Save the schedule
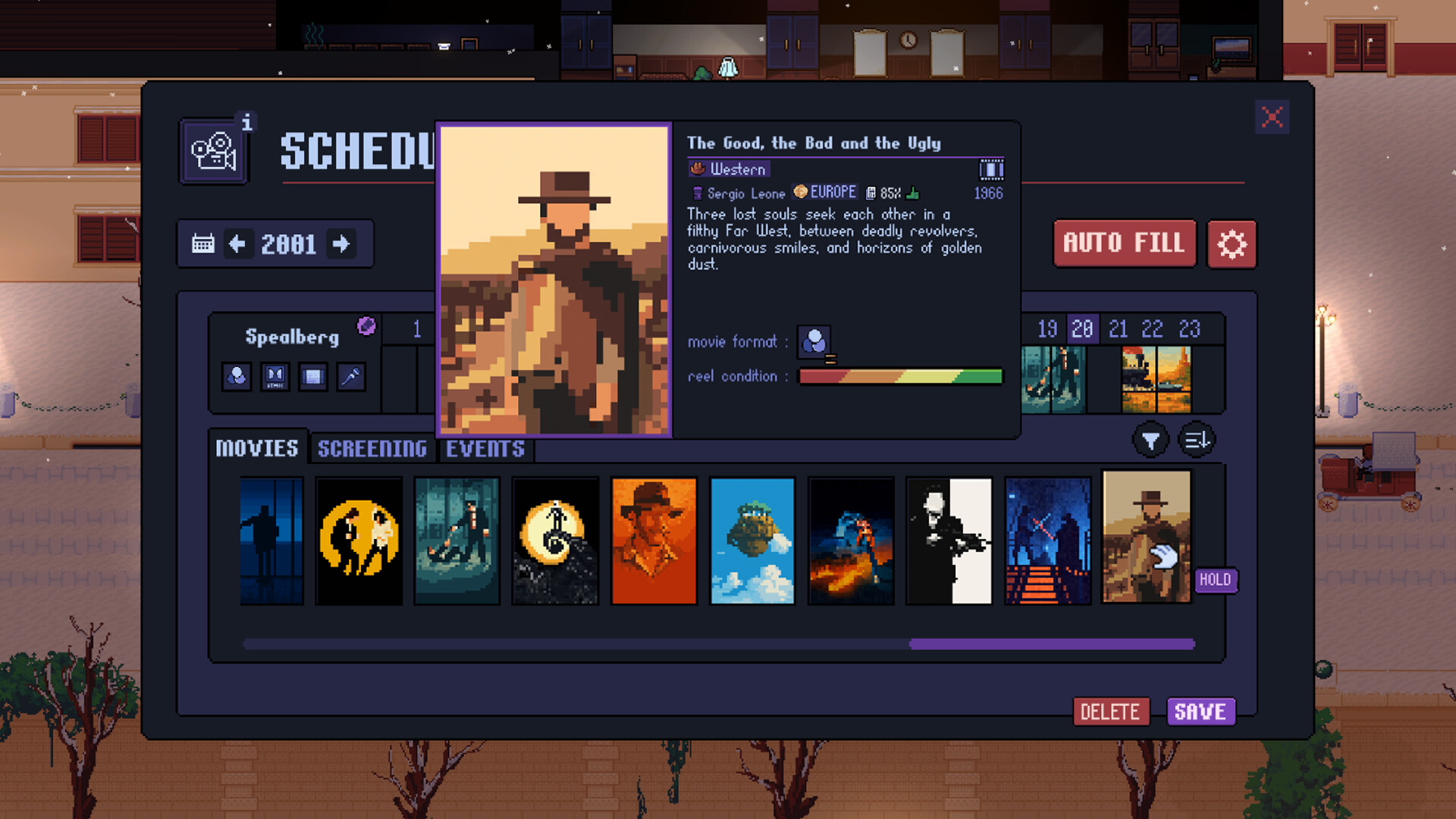This screenshot has height=819, width=1456. 1200,712
